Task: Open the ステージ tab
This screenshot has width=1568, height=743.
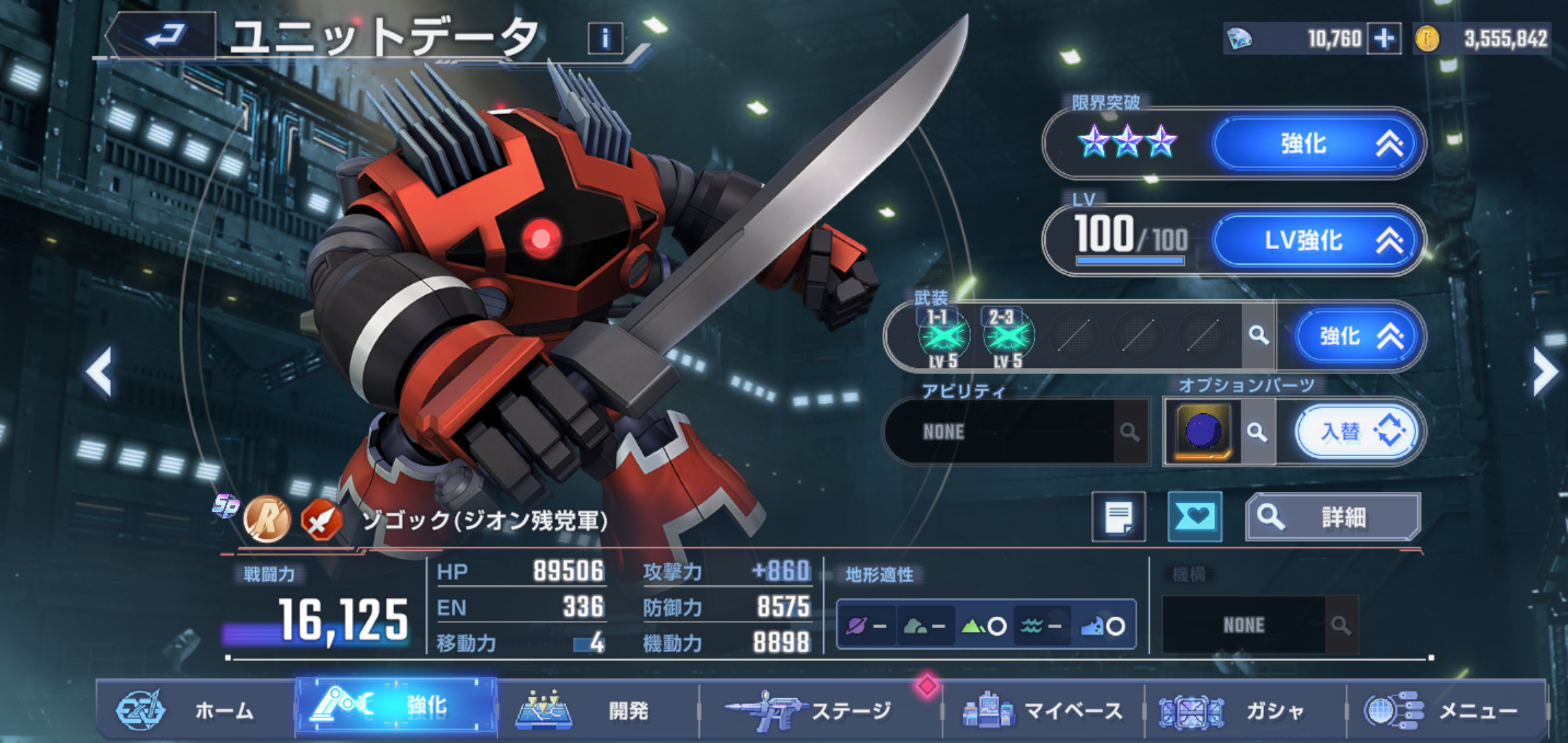Action: tap(818, 710)
